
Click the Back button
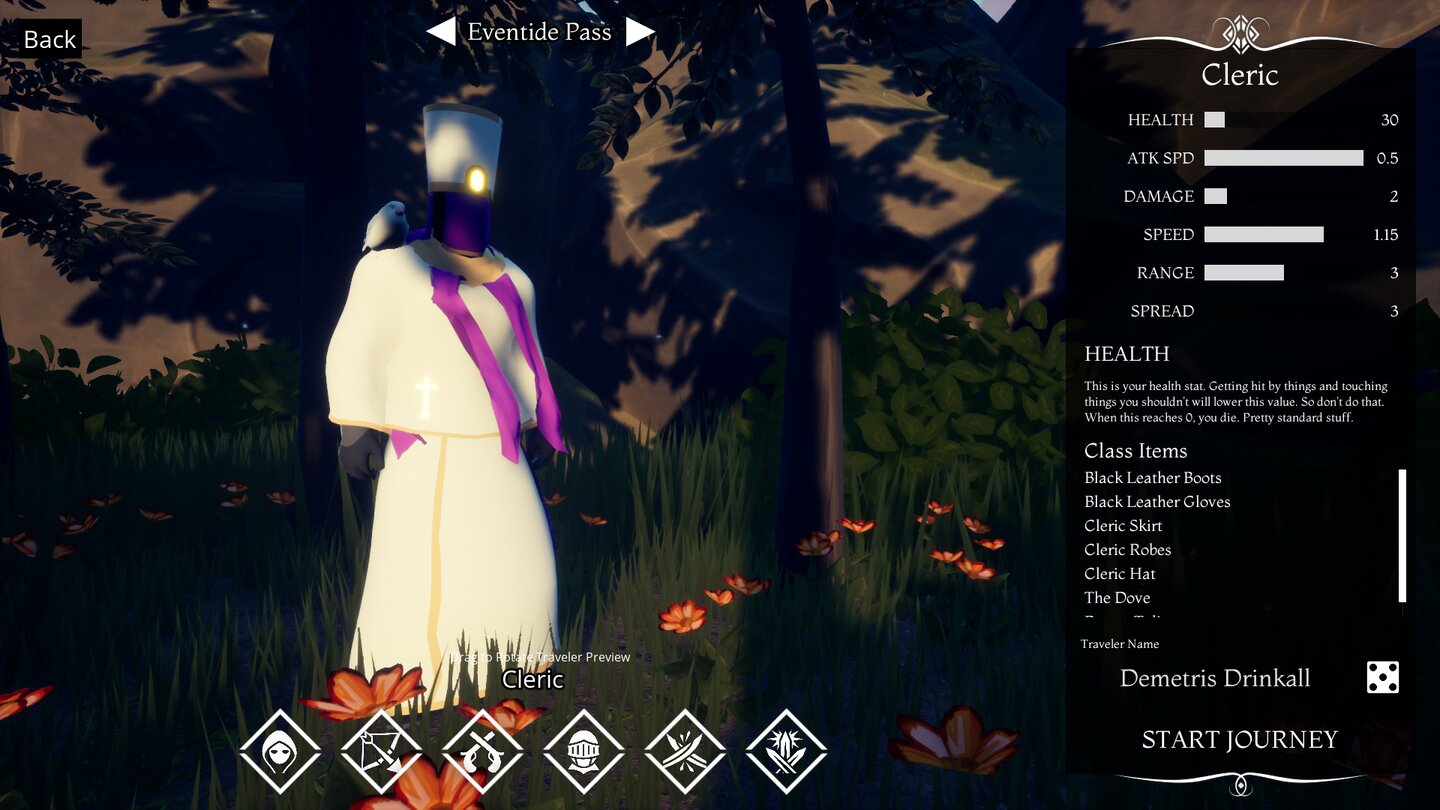click(x=48, y=39)
